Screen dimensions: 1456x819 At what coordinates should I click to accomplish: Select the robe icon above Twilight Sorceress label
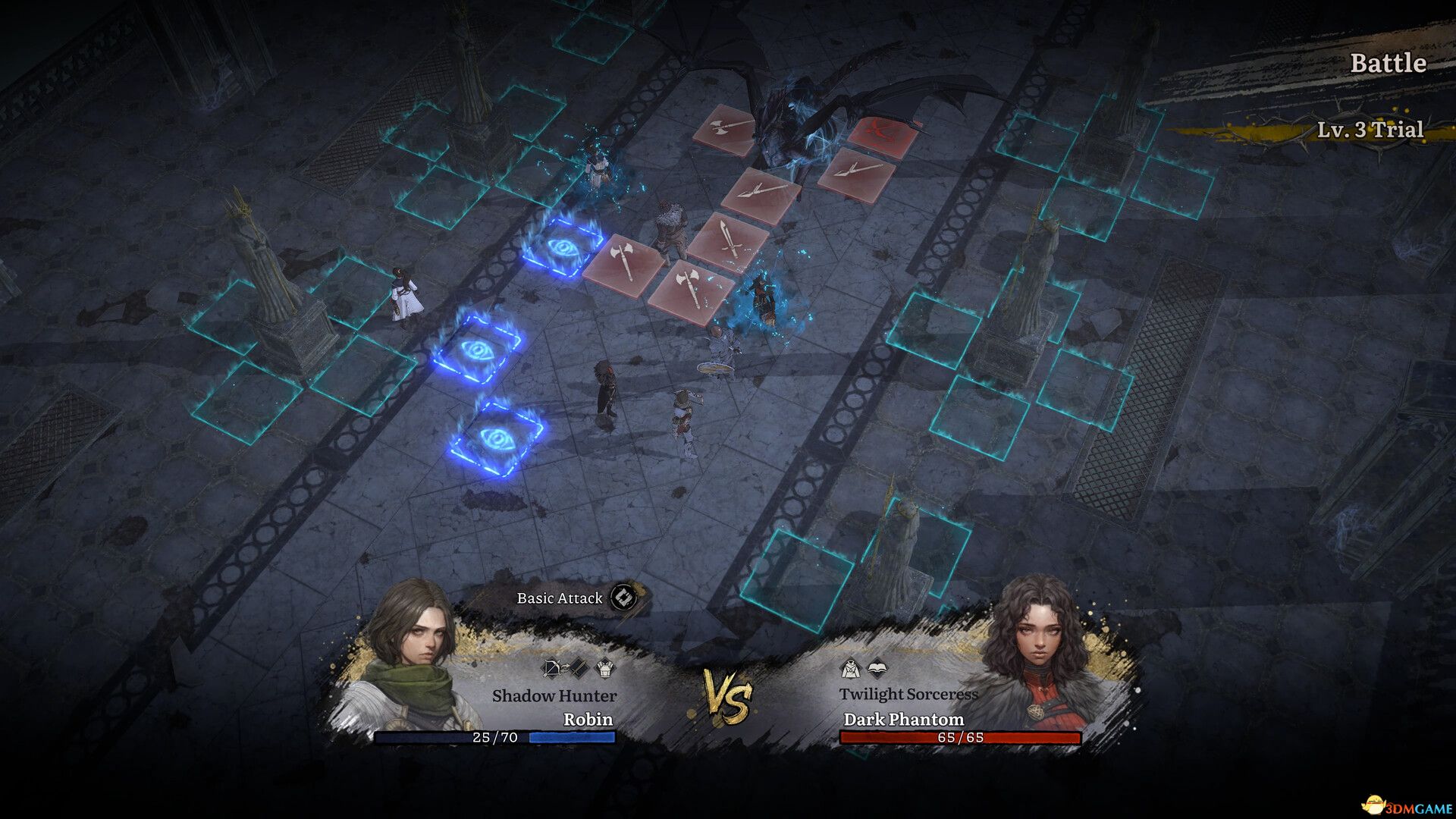click(849, 670)
